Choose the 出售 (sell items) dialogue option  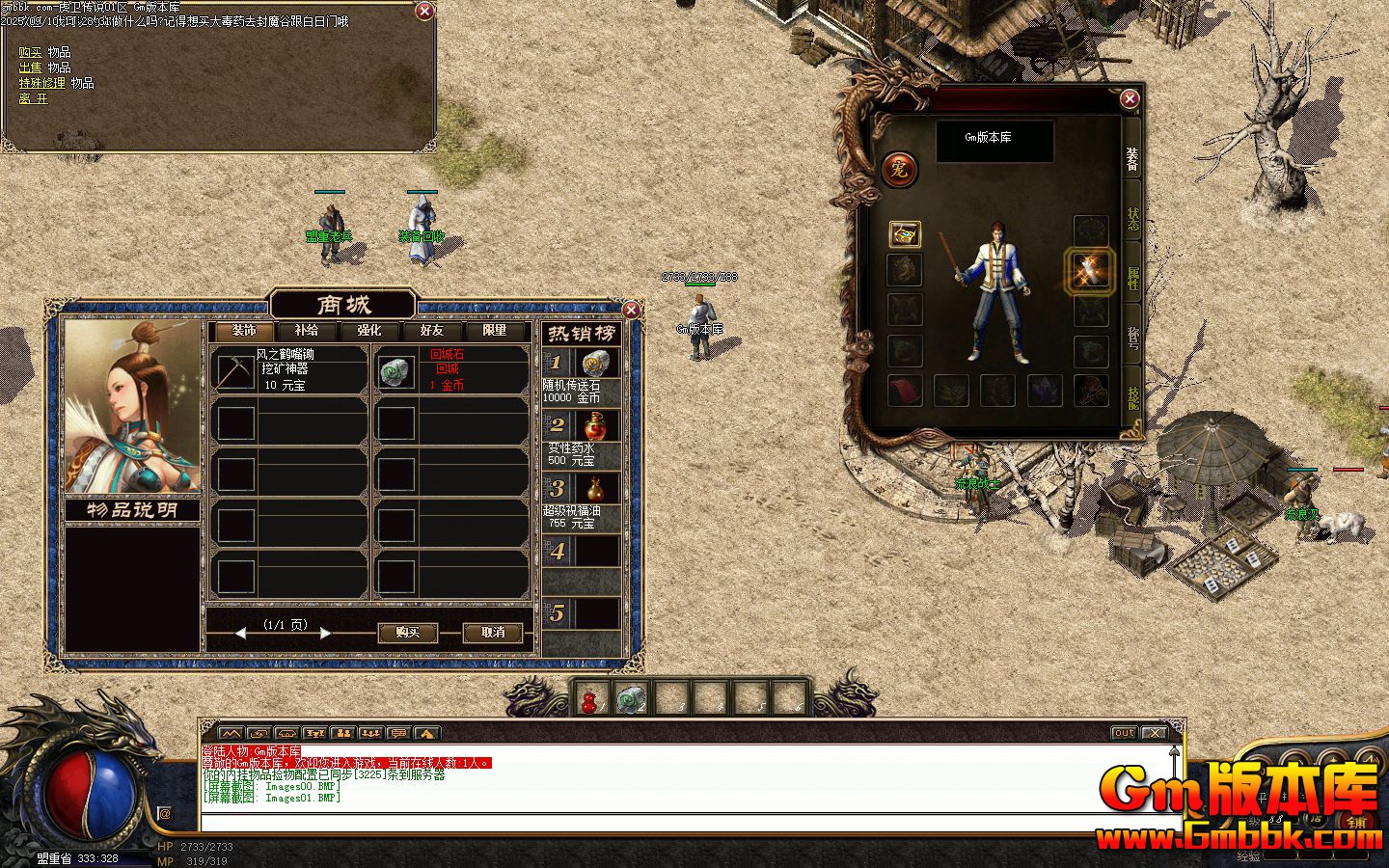coord(30,68)
